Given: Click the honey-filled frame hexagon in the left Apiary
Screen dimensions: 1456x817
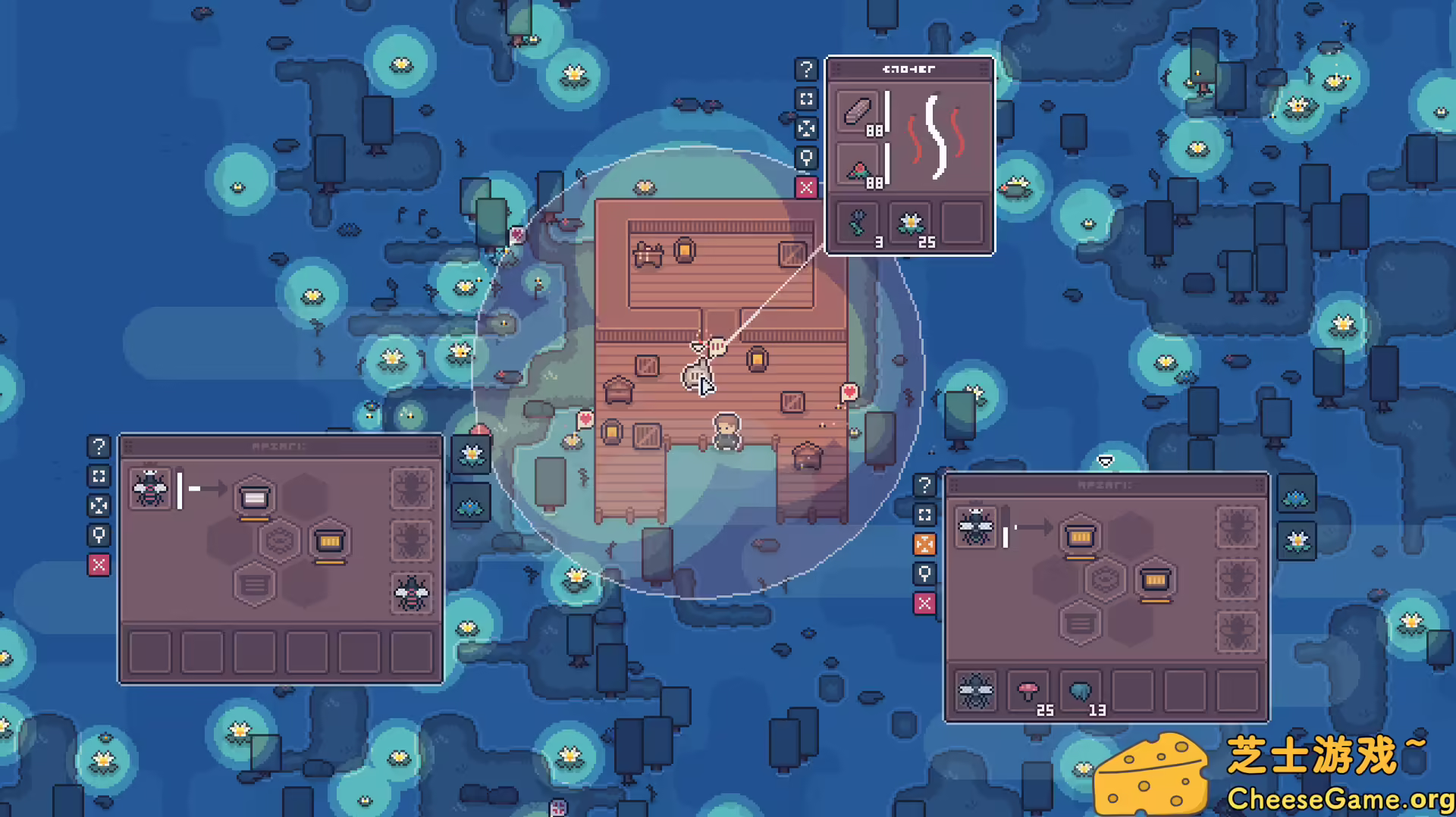Looking at the screenshot, I should pyautogui.click(x=329, y=541).
